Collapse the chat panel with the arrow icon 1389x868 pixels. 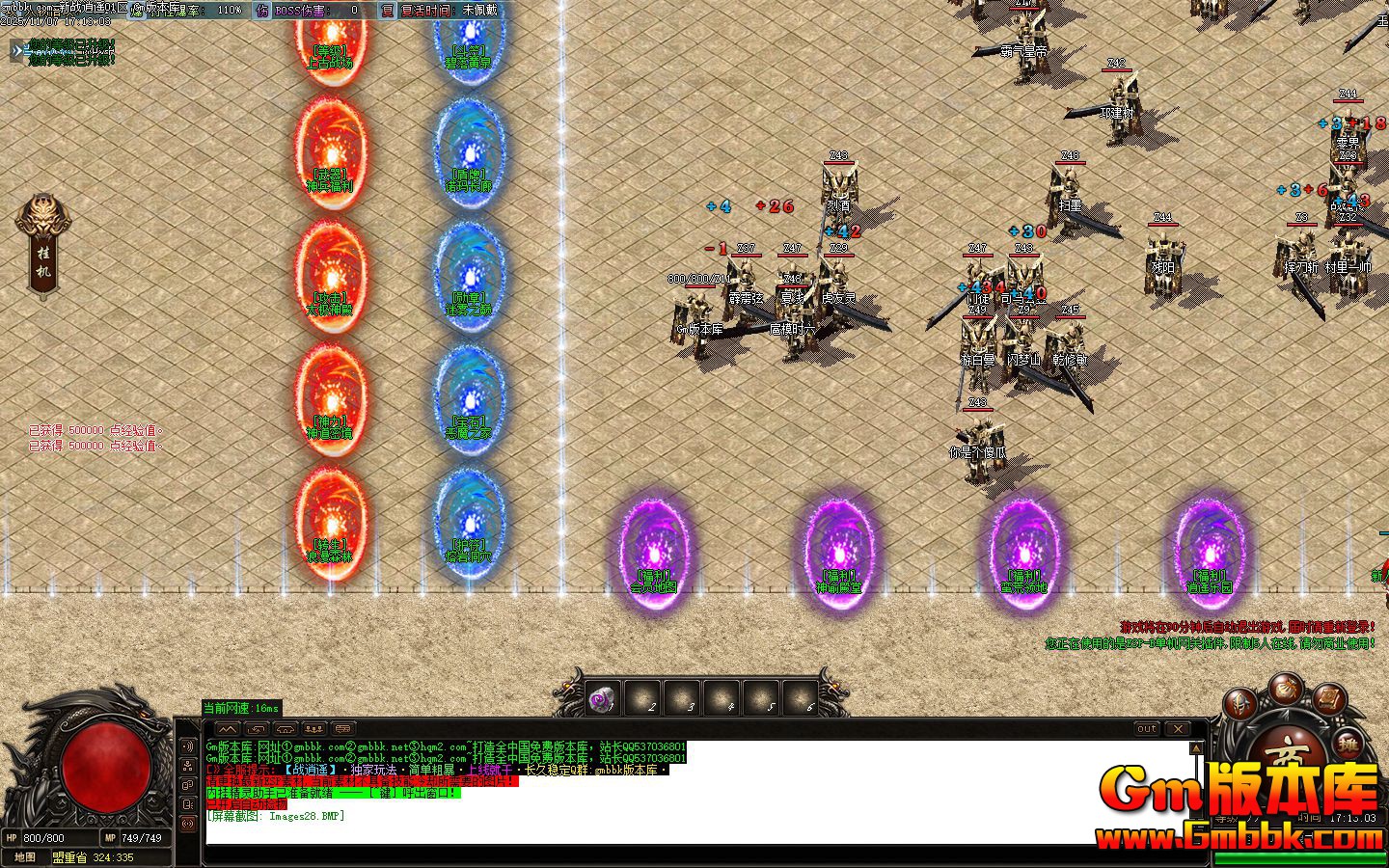229,729
